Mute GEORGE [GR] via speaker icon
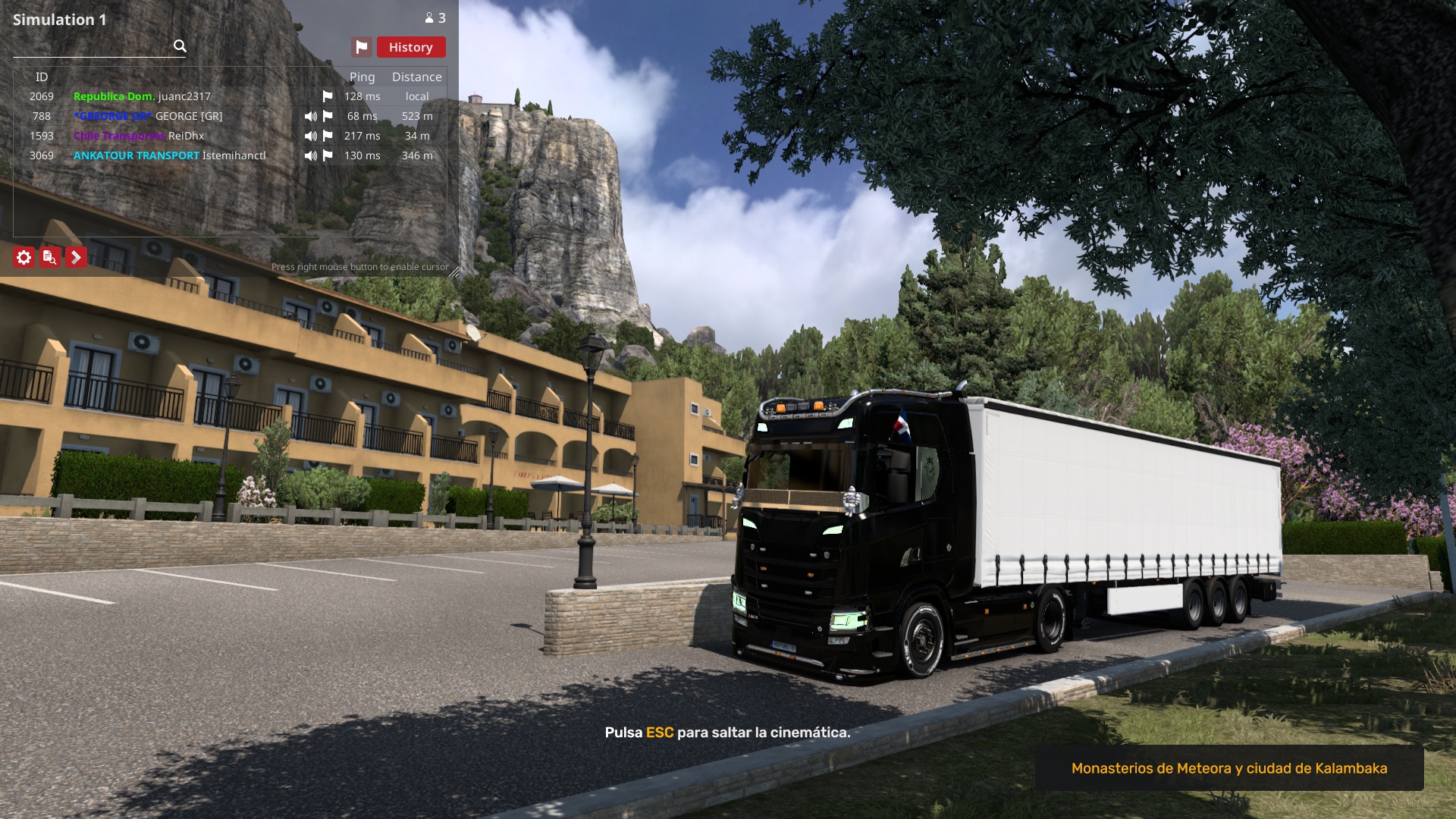Image resolution: width=1456 pixels, height=819 pixels. tap(311, 116)
